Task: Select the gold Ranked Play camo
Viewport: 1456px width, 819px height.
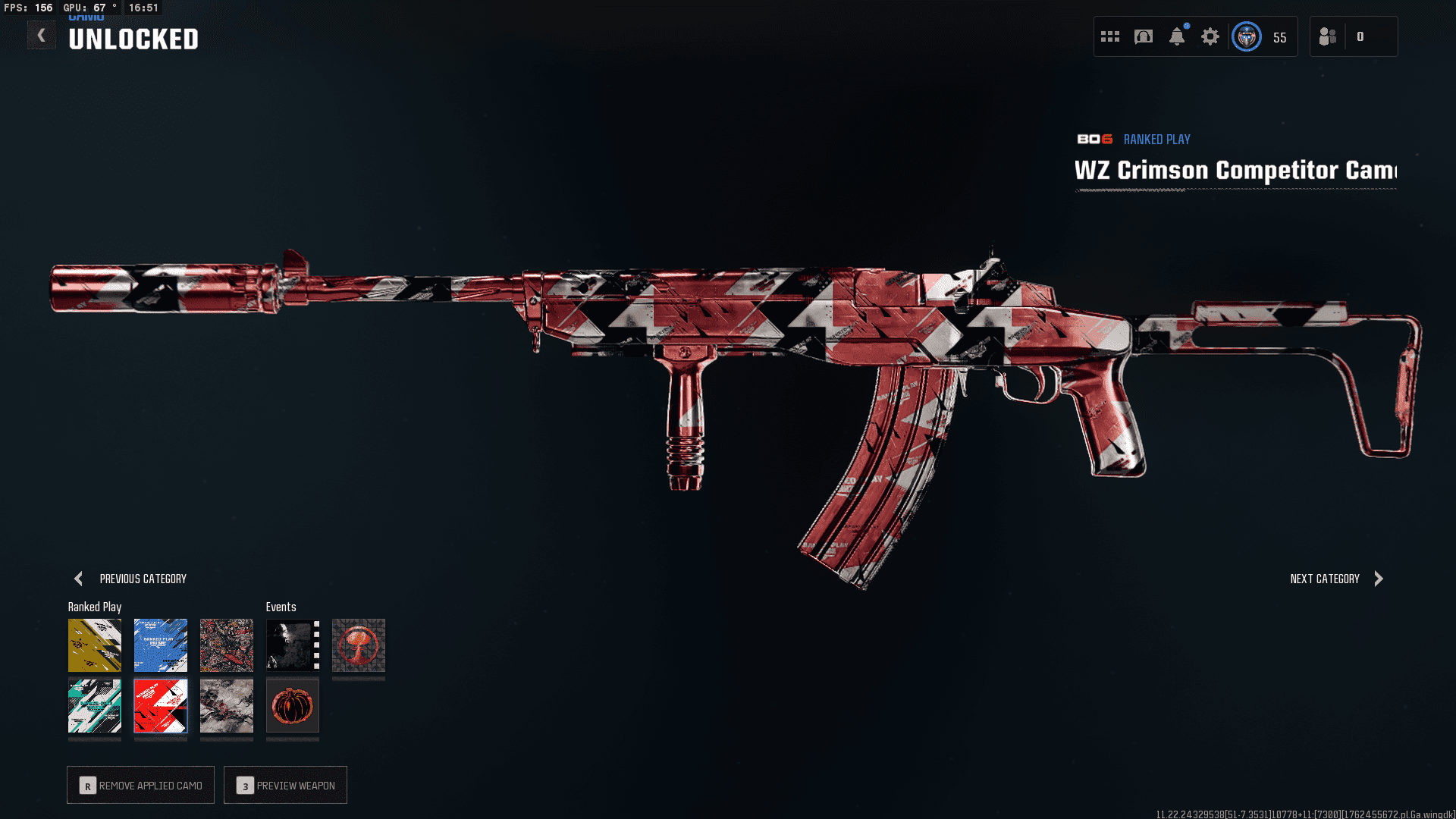Action: click(x=95, y=645)
